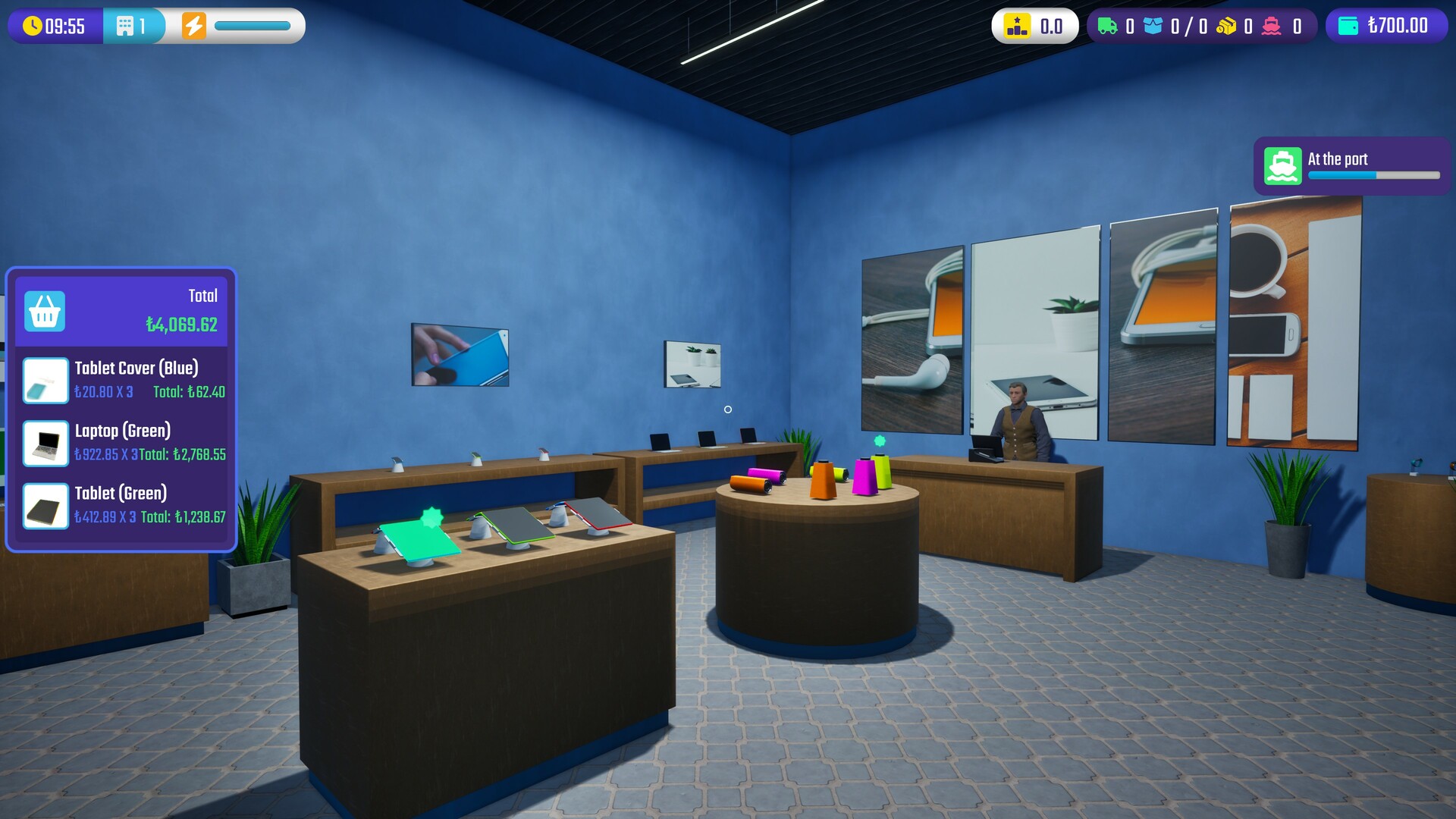Click the Tablet (Green) thumbnail in cart
1456x819 pixels.
(45, 507)
